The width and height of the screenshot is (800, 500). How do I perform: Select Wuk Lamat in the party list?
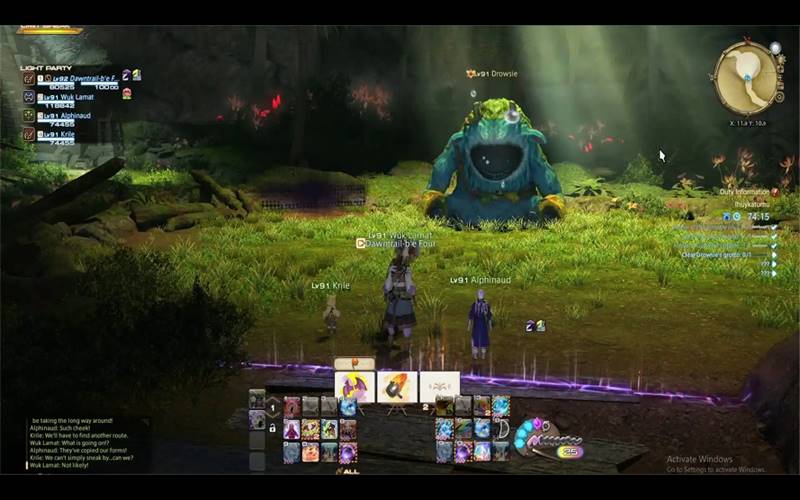pyautogui.click(x=64, y=98)
